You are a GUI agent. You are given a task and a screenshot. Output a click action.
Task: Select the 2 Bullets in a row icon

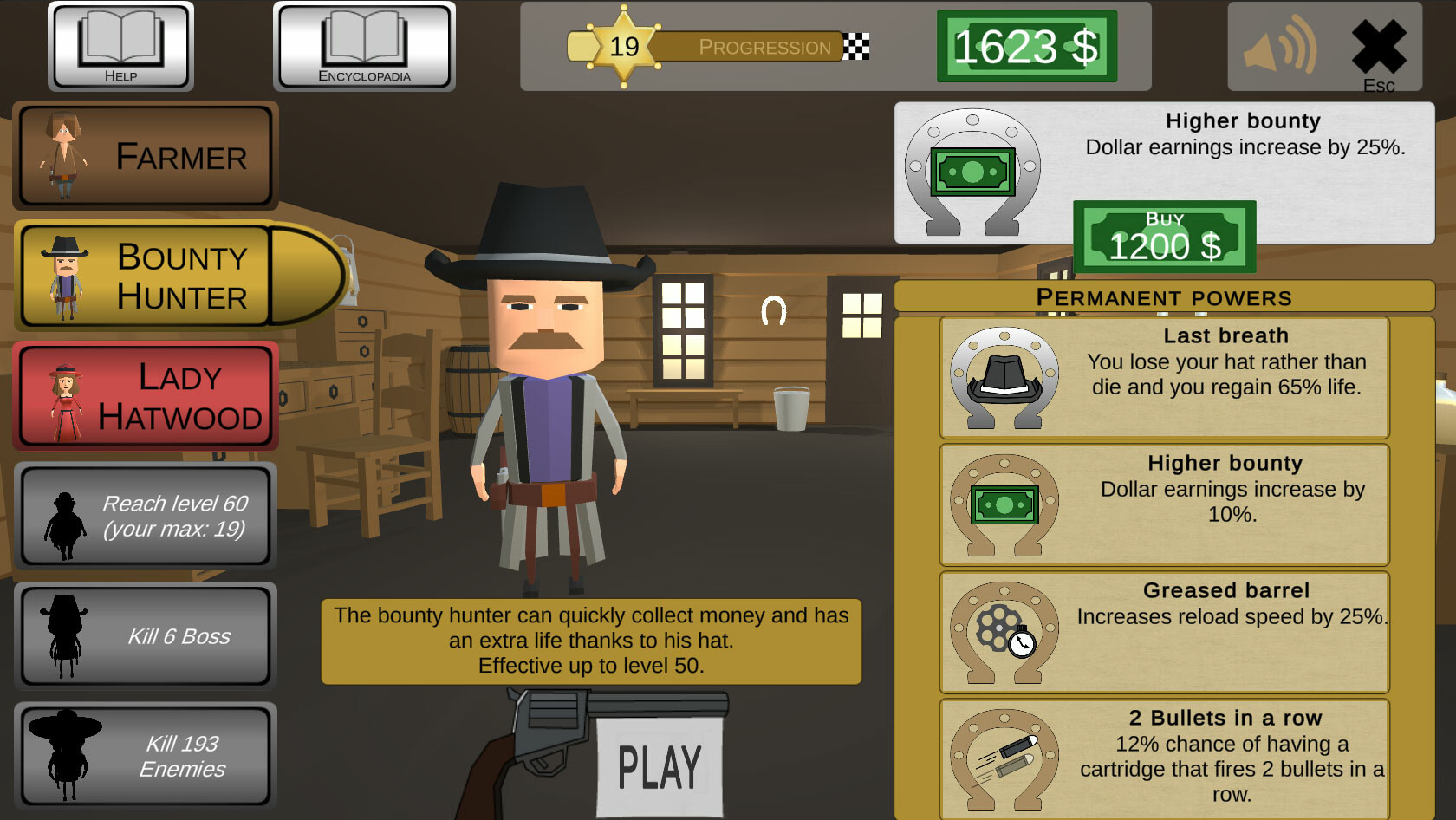tap(1004, 760)
